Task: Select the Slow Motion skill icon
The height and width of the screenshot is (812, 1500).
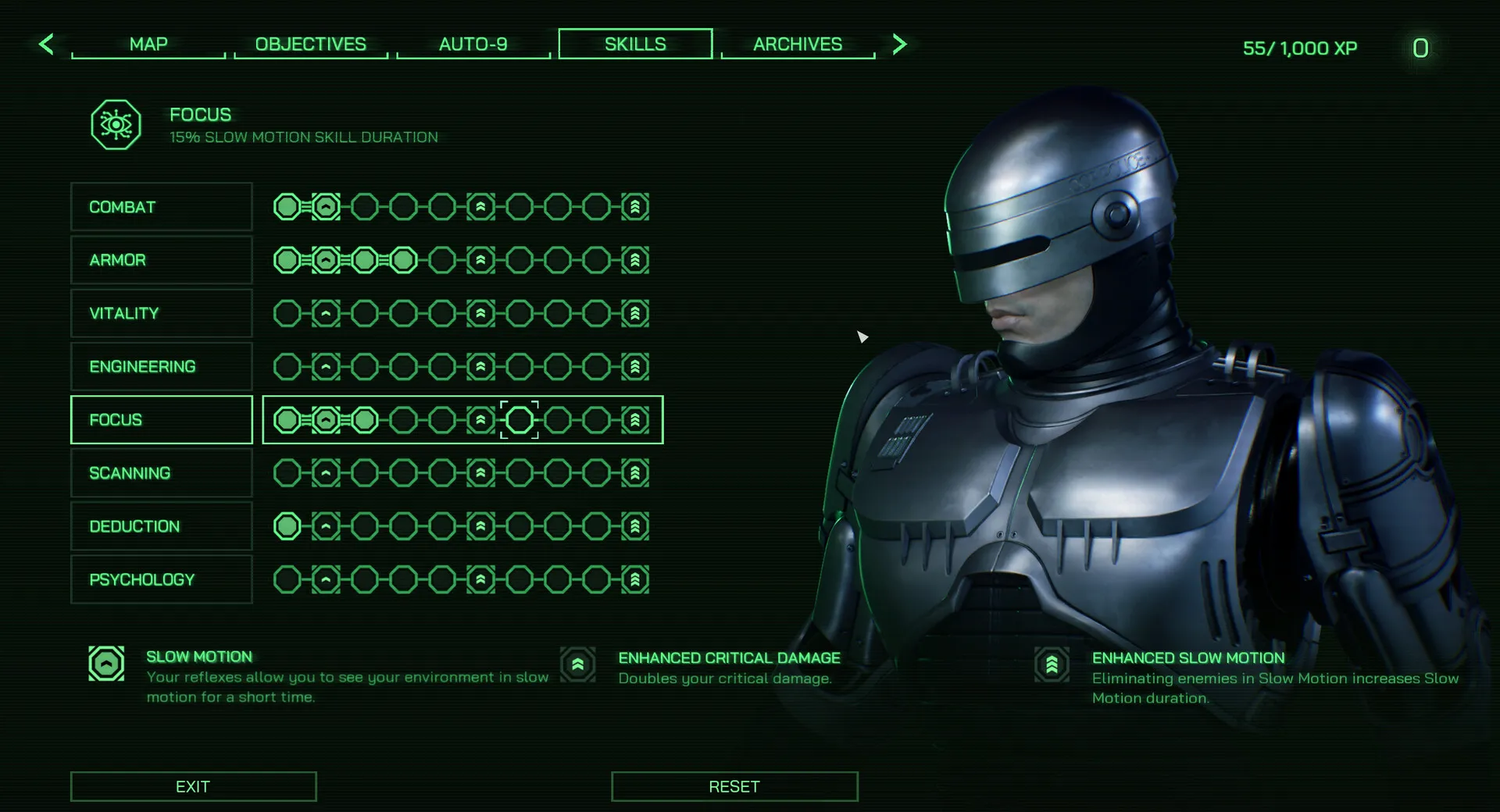Action: (x=106, y=664)
